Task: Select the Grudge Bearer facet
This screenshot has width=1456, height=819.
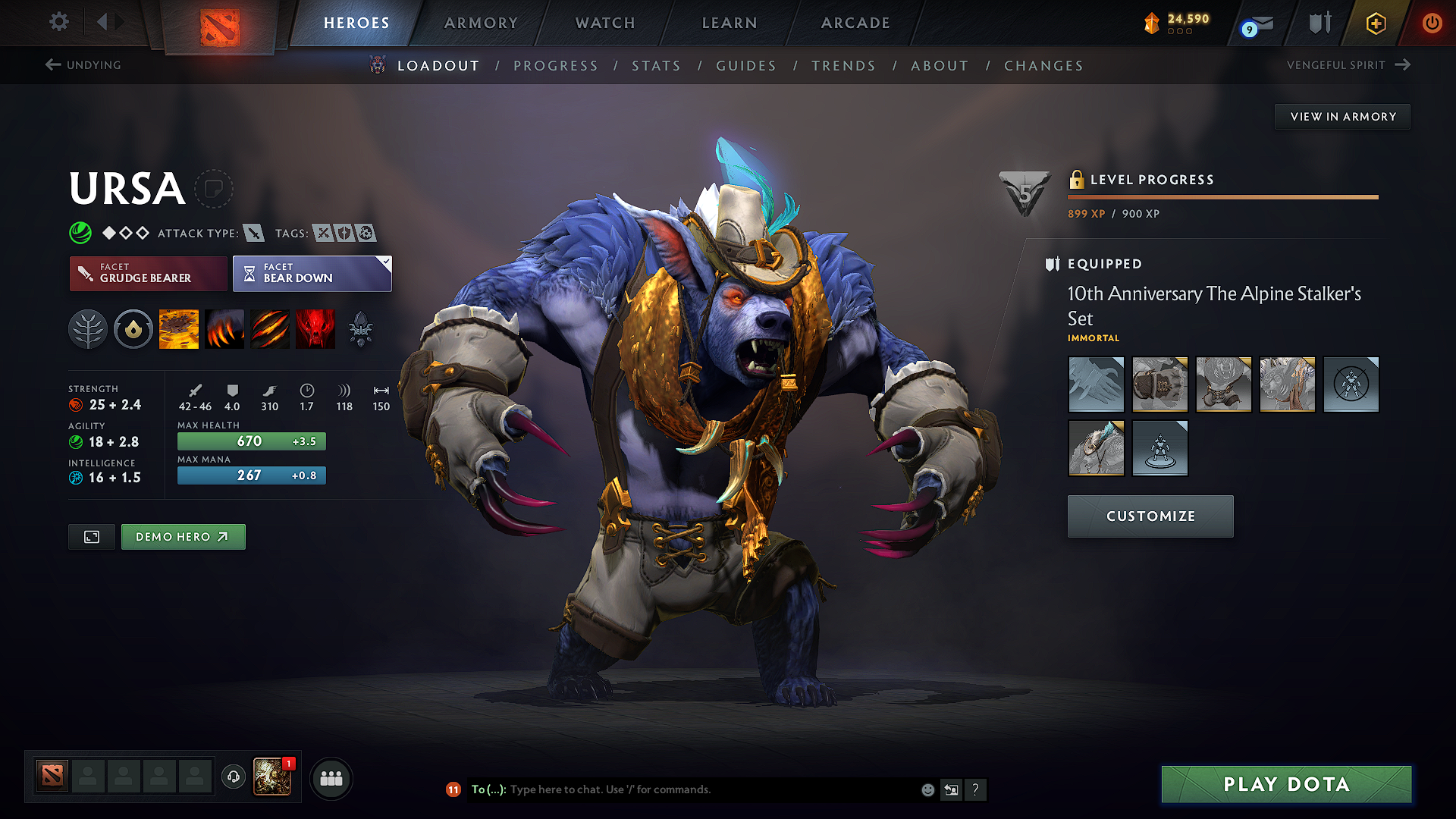Action: tap(148, 274)
